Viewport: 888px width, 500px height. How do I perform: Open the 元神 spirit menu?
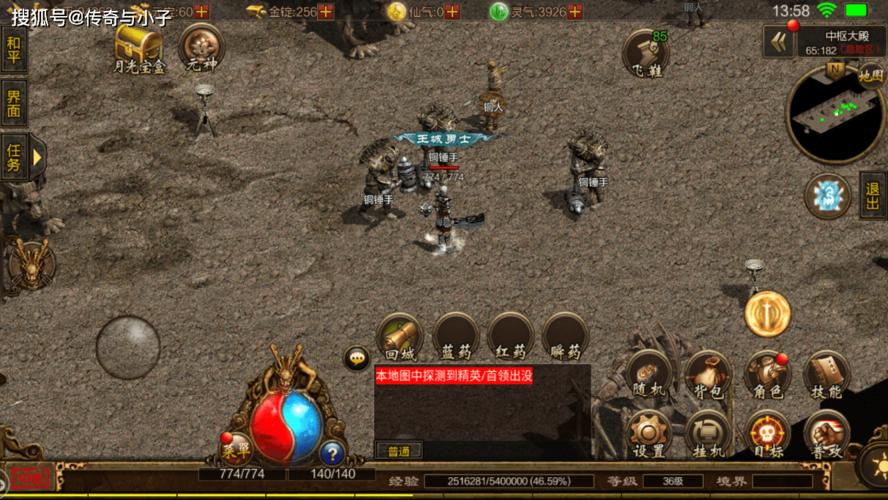click(x=200, y=45)
